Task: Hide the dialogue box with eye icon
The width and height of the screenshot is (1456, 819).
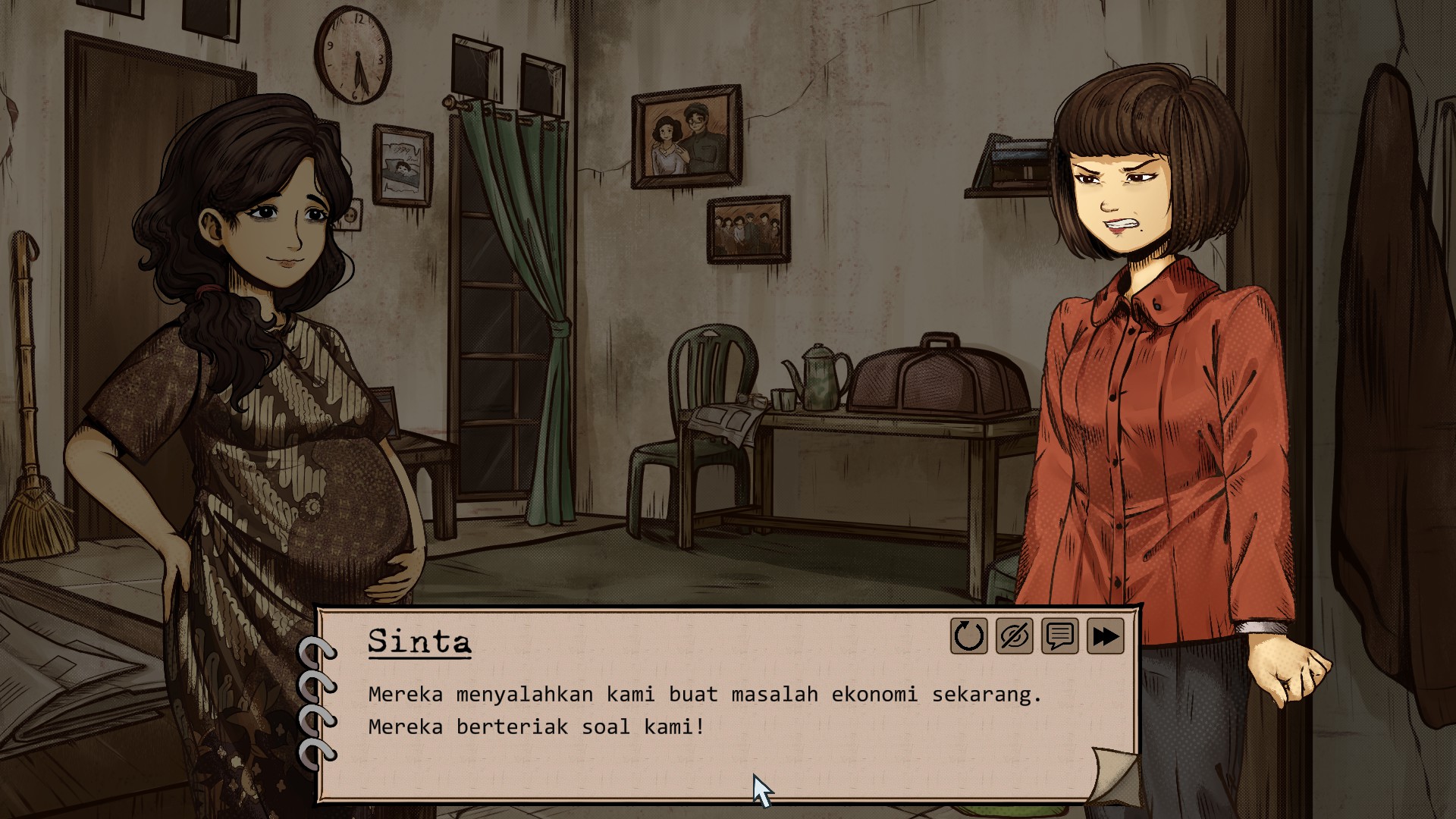Action: point(1014,636)
